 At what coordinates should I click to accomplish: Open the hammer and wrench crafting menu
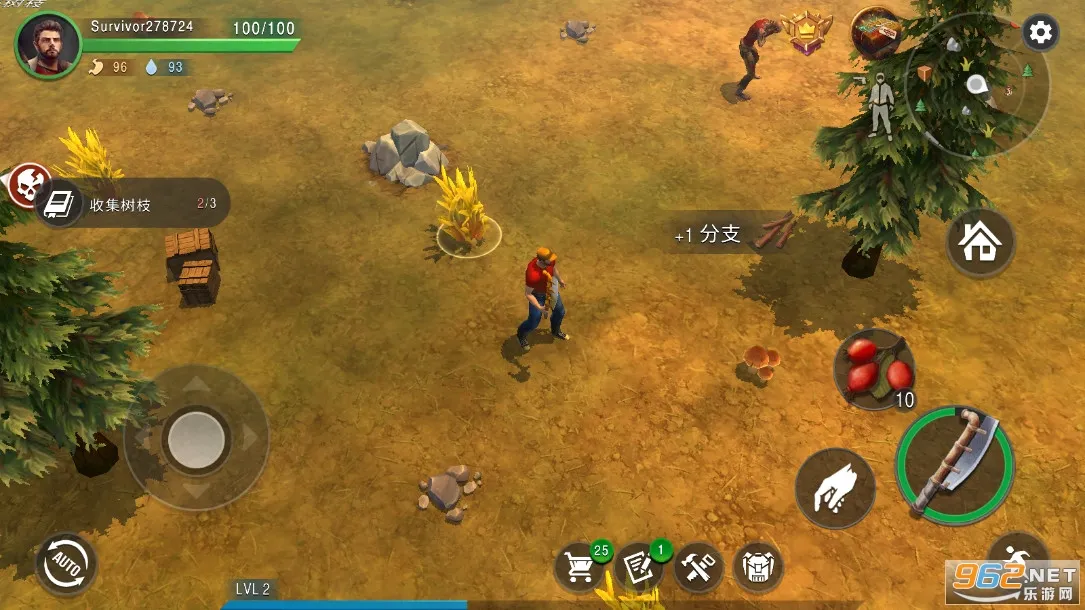click(698, 568)
